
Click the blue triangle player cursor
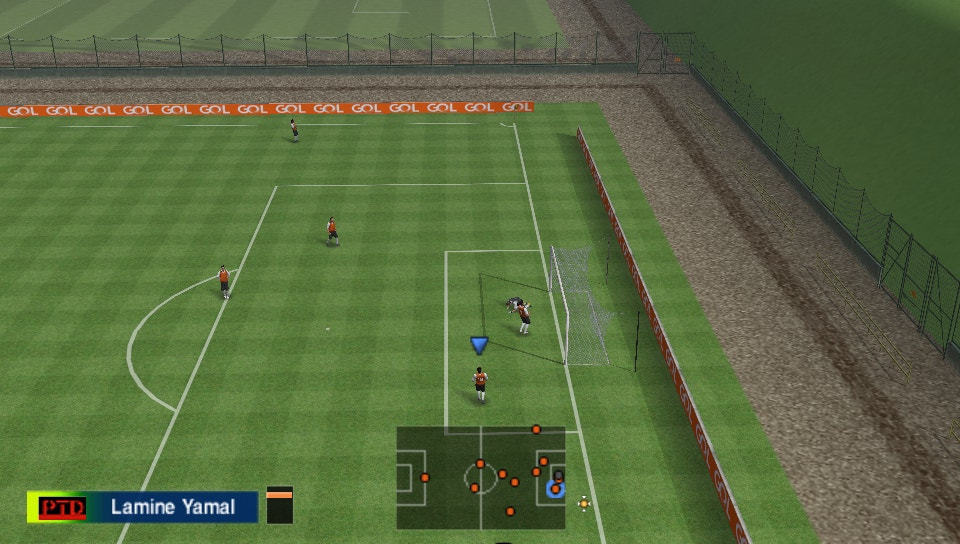point(479,345)
